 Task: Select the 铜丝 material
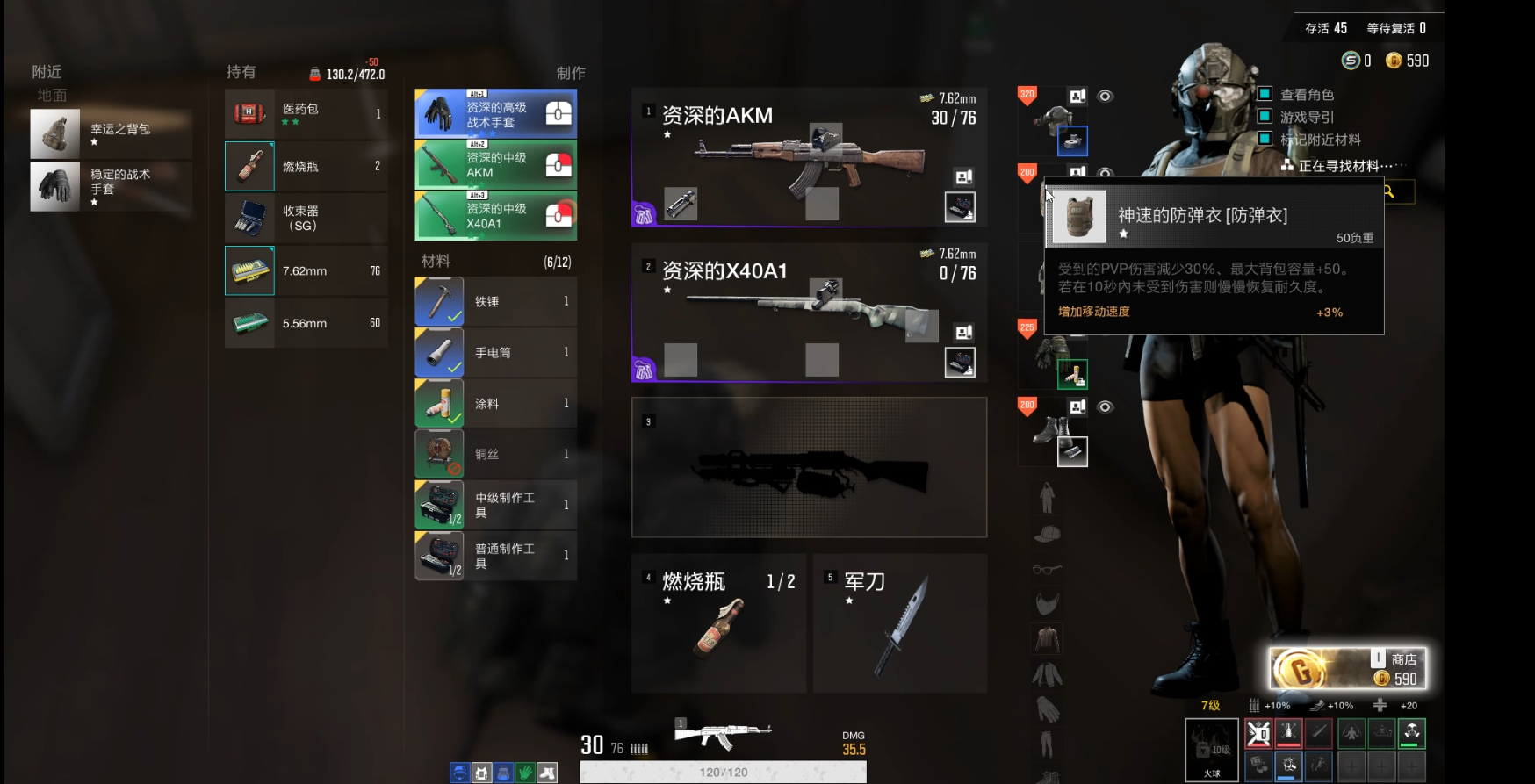[495, 454]
